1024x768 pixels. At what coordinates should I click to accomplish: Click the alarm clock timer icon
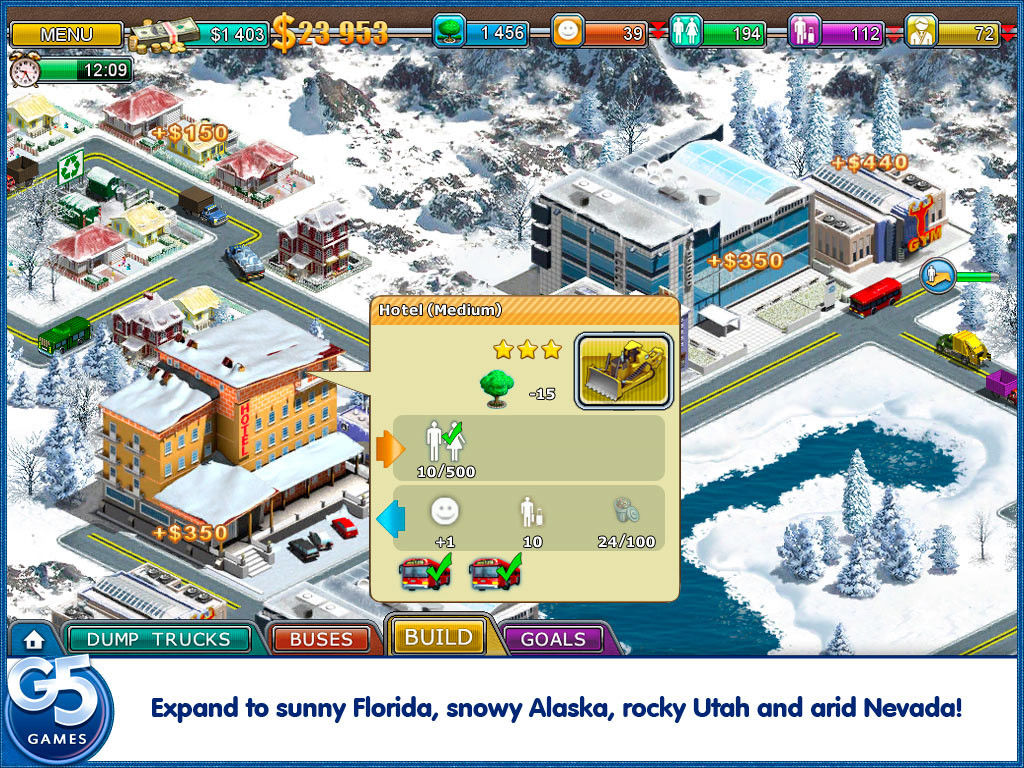tap(24, 70)
